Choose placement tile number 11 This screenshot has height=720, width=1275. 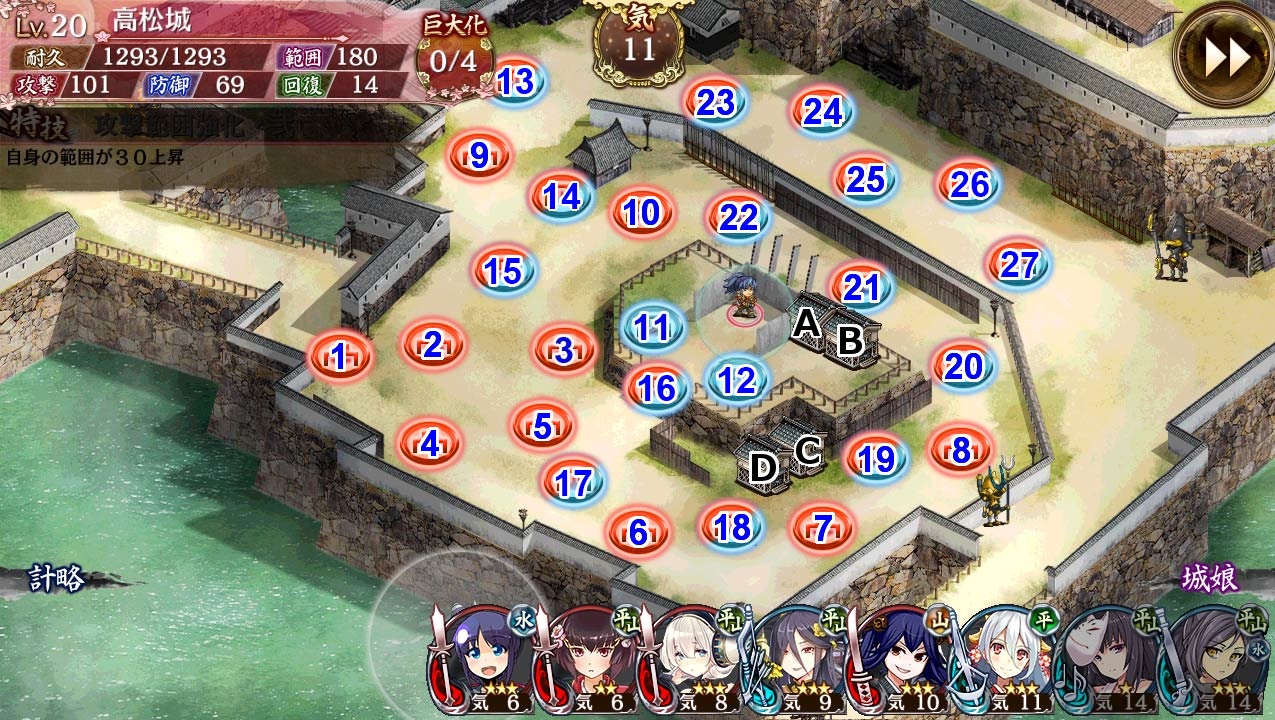point(652,327)
